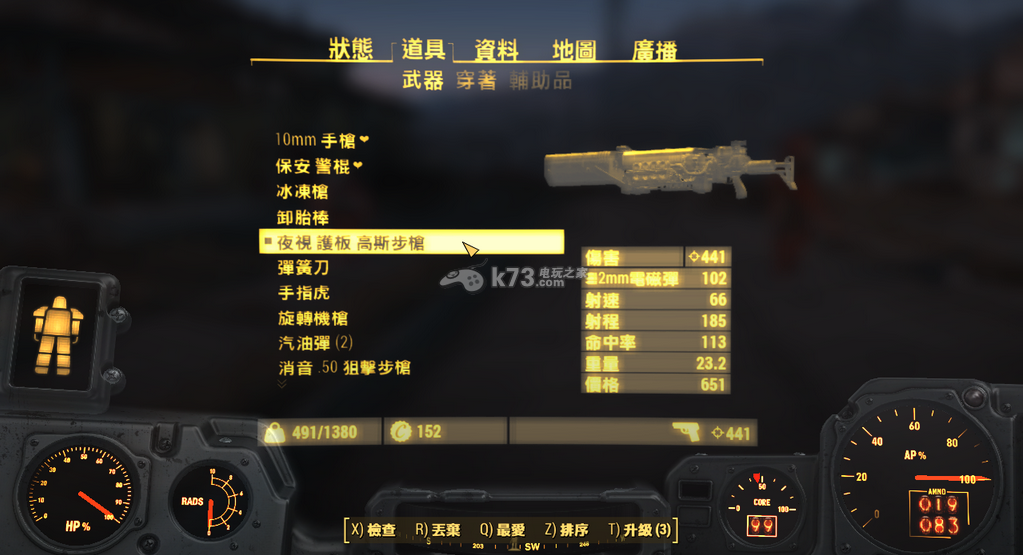Switch to the 廣播 tab

[655, 50]
